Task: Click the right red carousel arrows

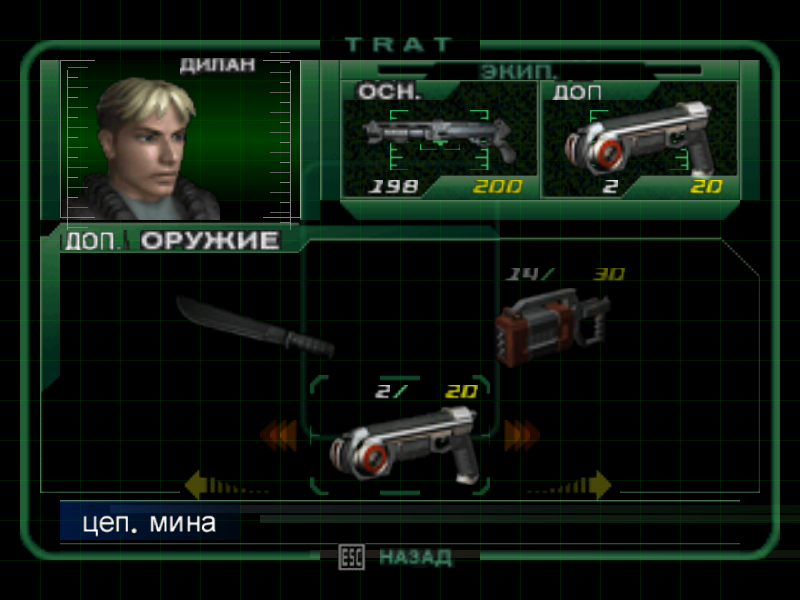Action: (x=521, y=435)
